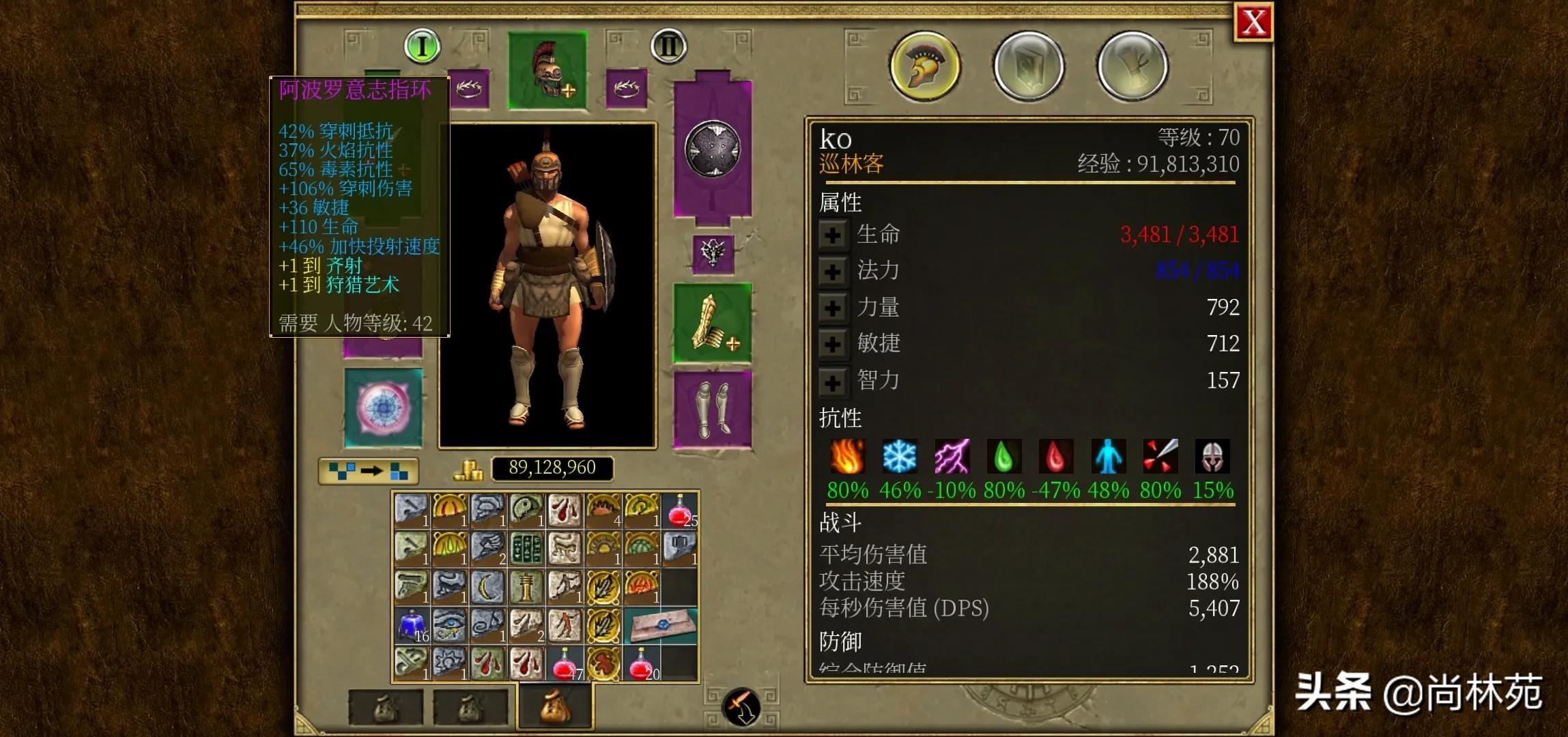Select the blue potion stack of 16
This screenshot has height=737, width=1568.
tap(412, 625)
